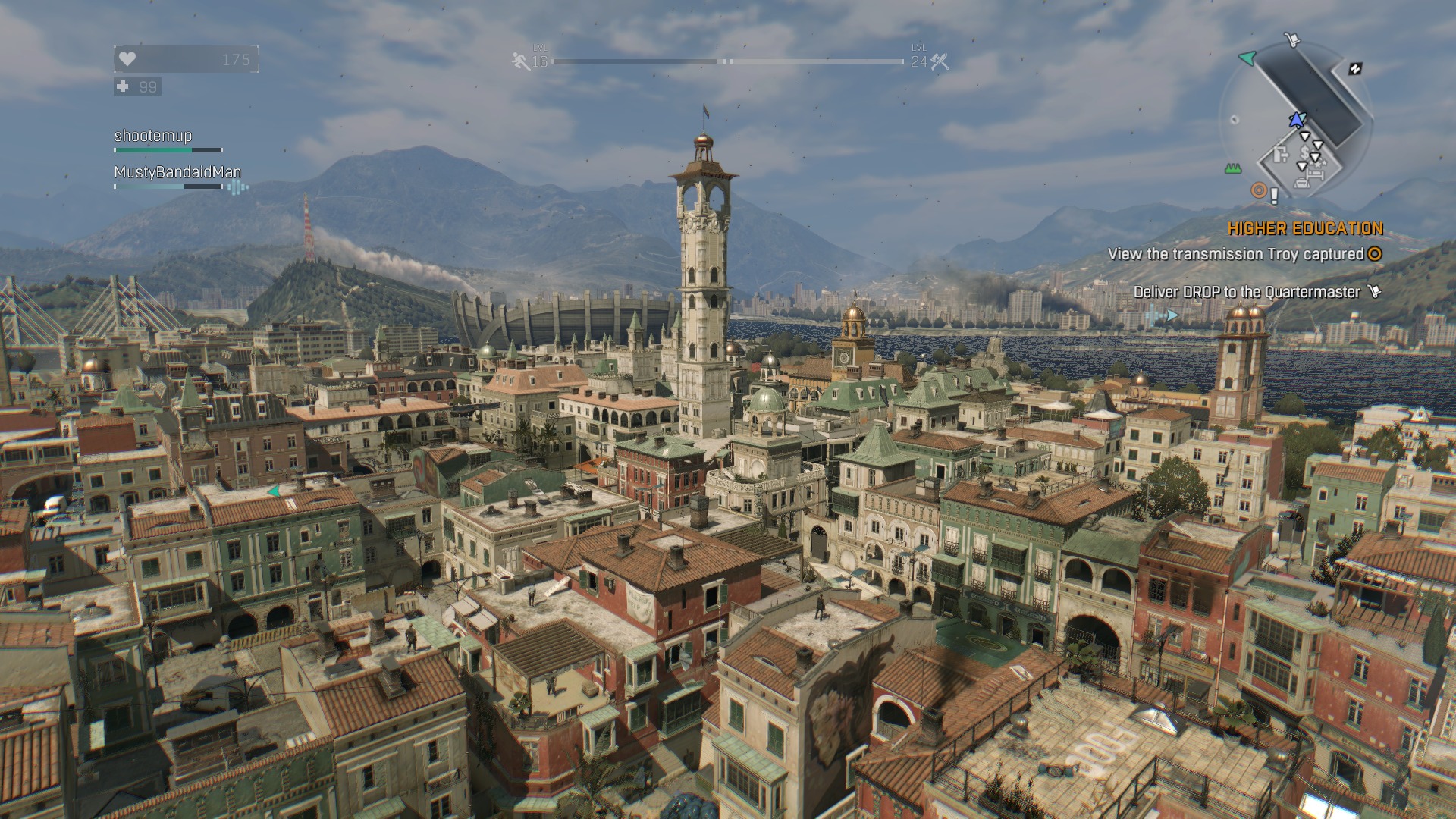Screen dimensions: 1456x819
Task: Open the HIGHER EDUCATION quest title
Action: point(1304,228)
